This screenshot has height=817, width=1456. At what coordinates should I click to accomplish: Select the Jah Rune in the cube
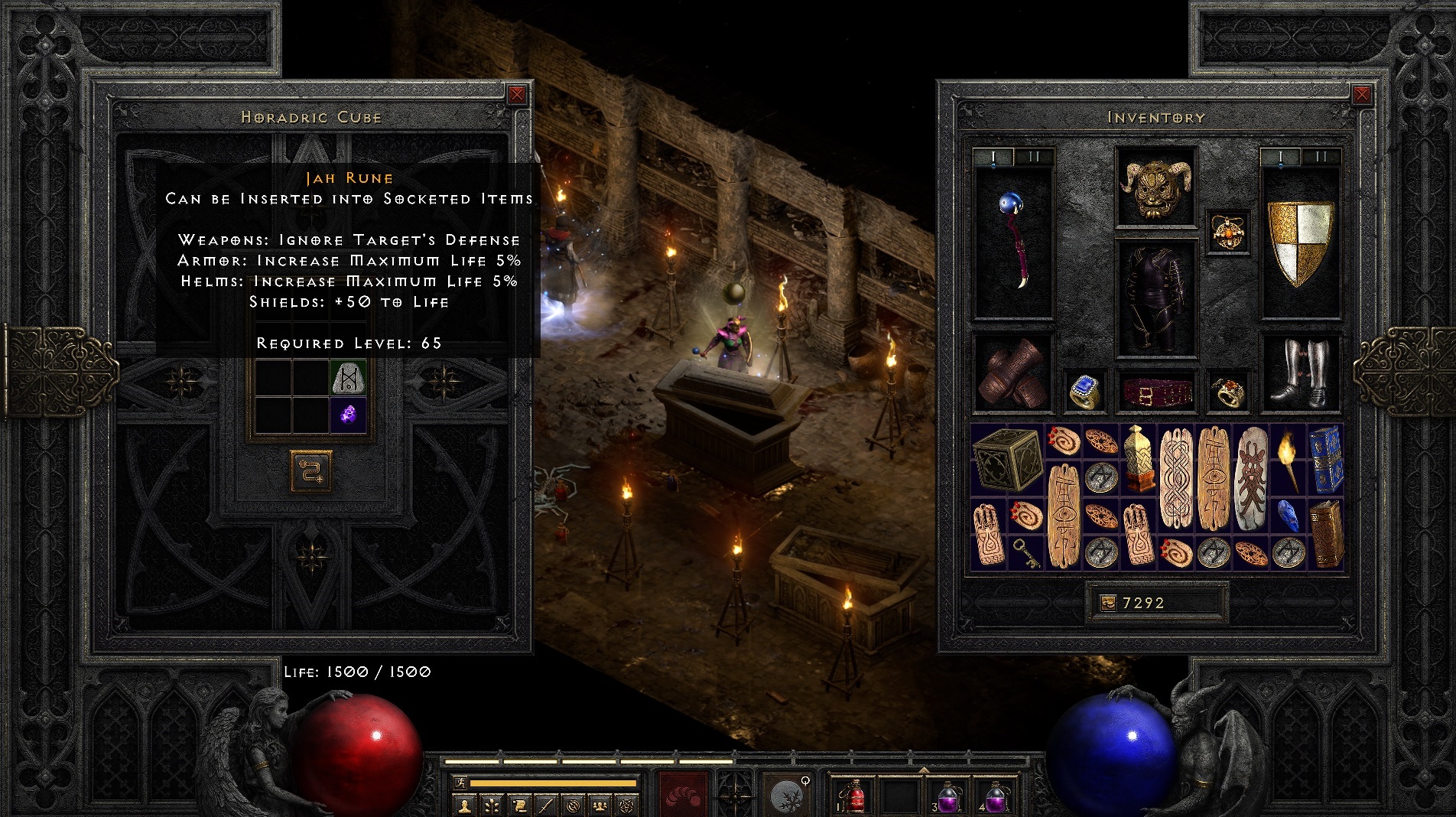(x=349, y=378)
